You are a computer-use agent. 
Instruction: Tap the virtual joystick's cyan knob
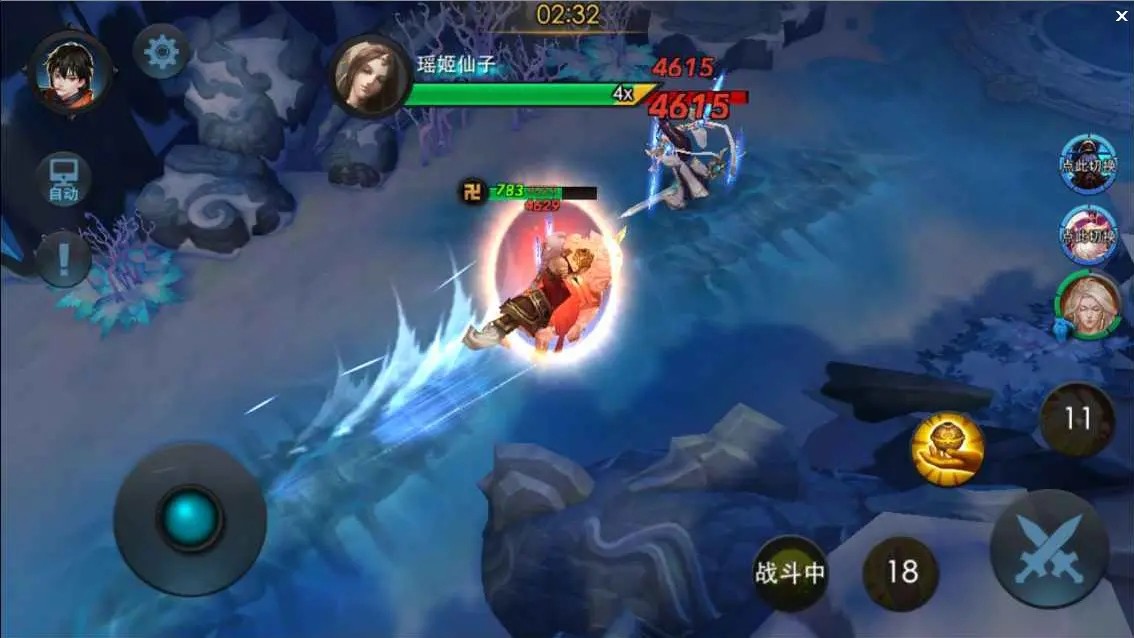[190, 518]
